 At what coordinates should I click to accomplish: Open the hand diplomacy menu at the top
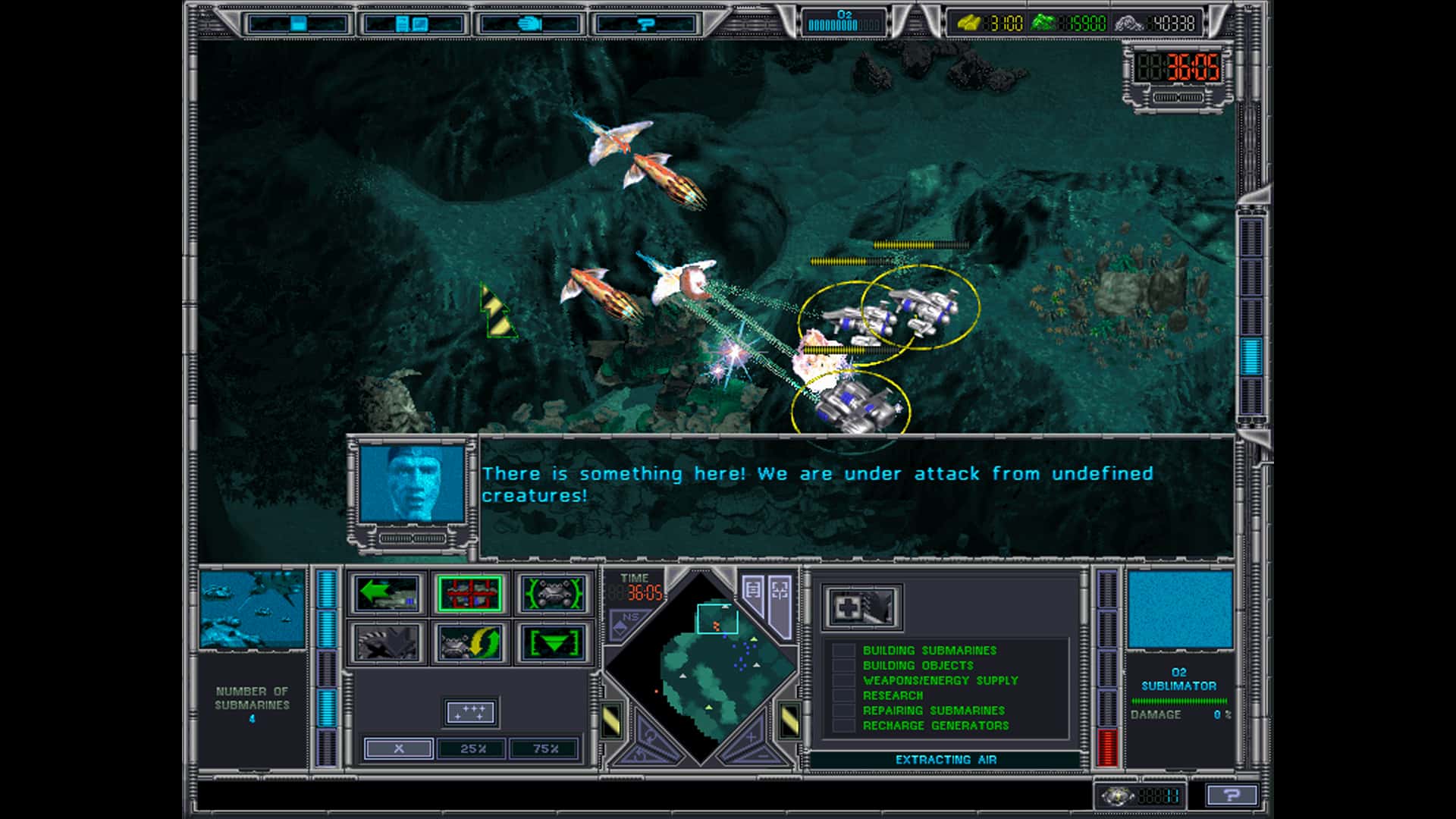(x=531, y=23)
